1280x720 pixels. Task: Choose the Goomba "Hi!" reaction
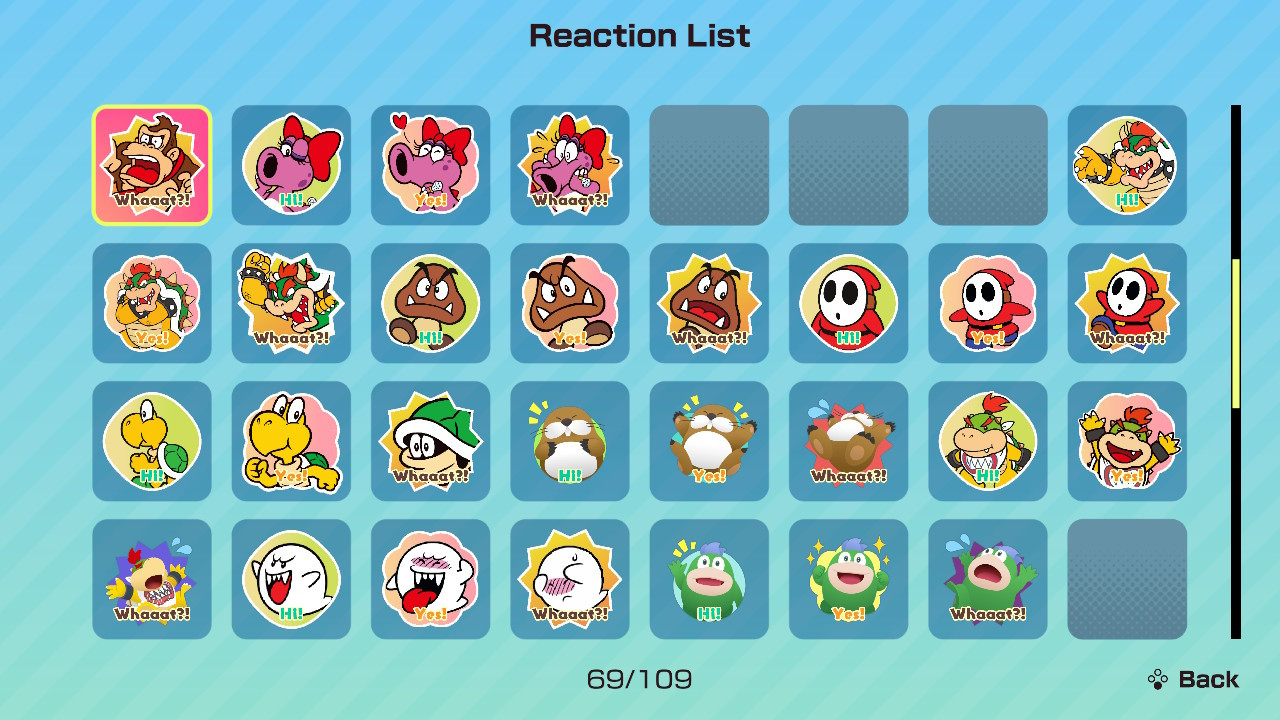430,302
